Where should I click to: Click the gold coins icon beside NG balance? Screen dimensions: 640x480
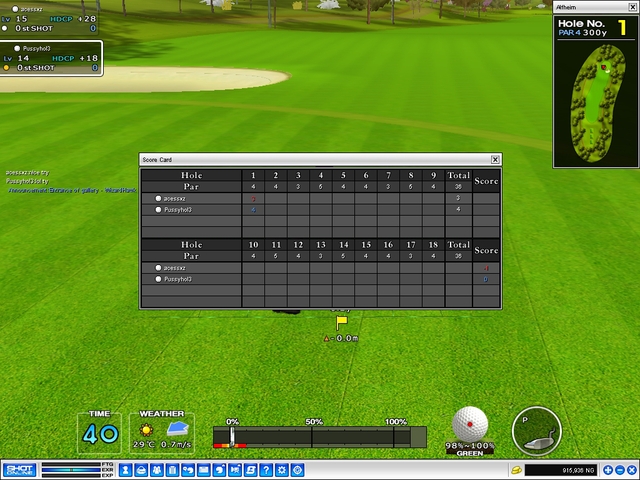[x=516, y=470]
